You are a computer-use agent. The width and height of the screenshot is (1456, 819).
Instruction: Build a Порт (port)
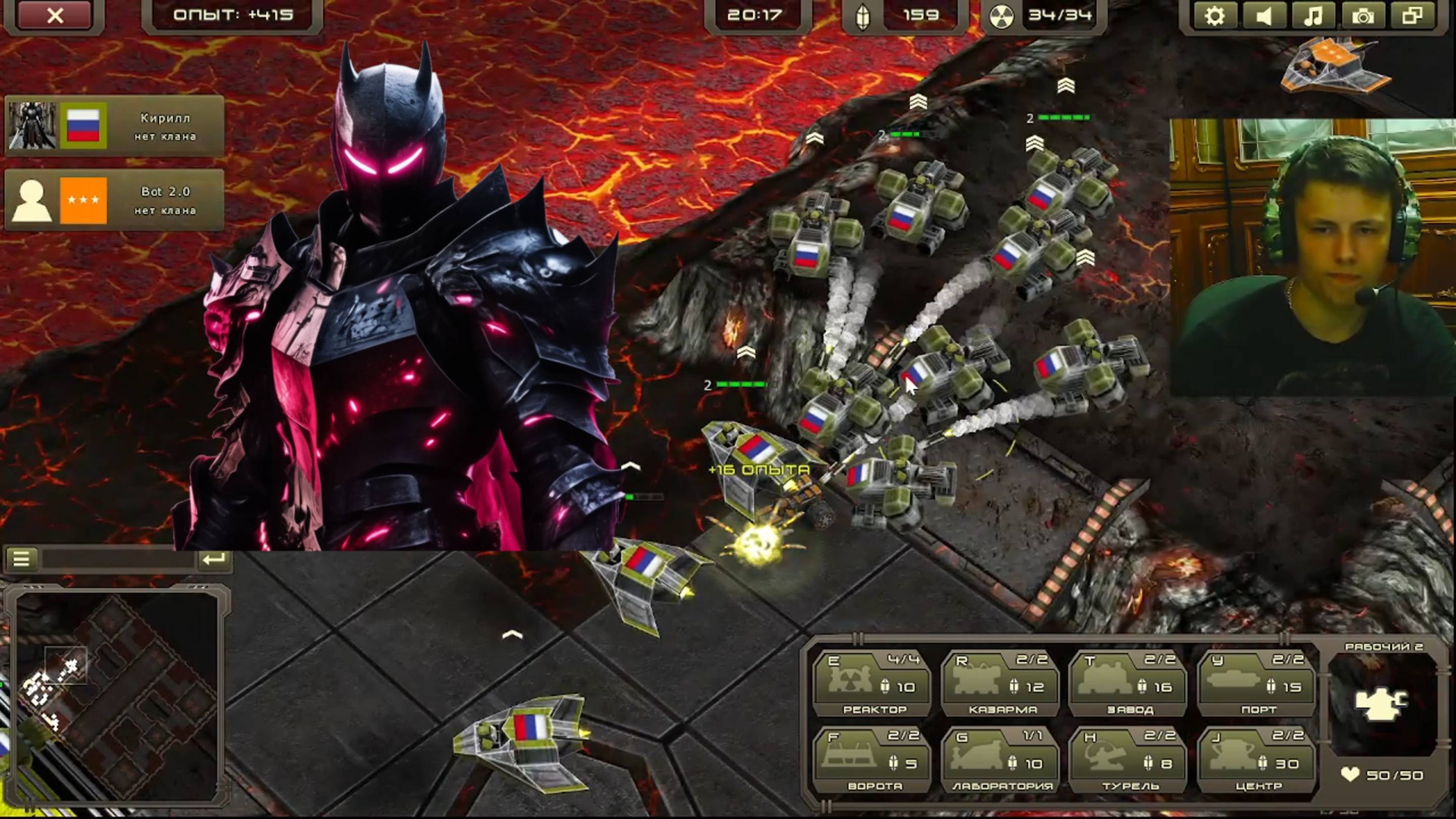(1257, 684)
